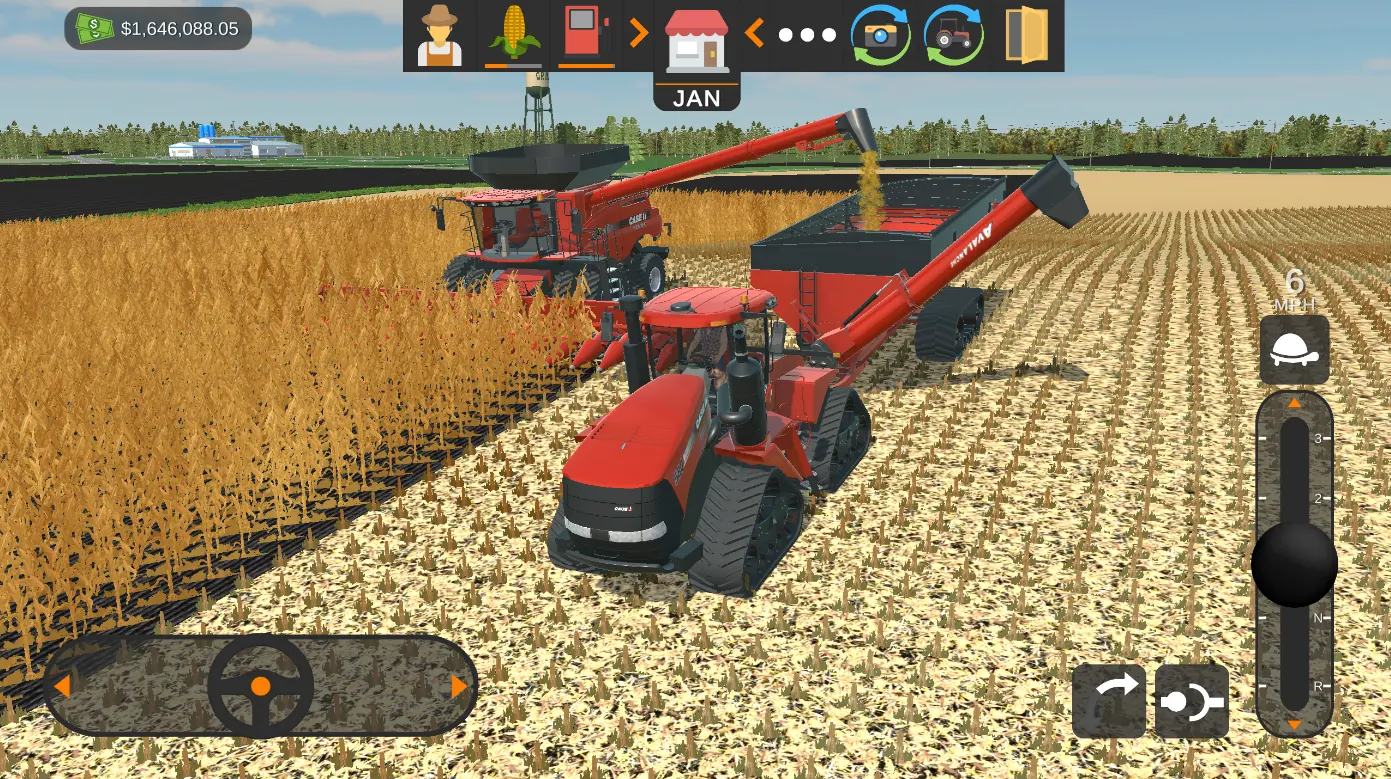Open the farmer character menu
Screen dimensions: 1391x779
coord(439,35)
